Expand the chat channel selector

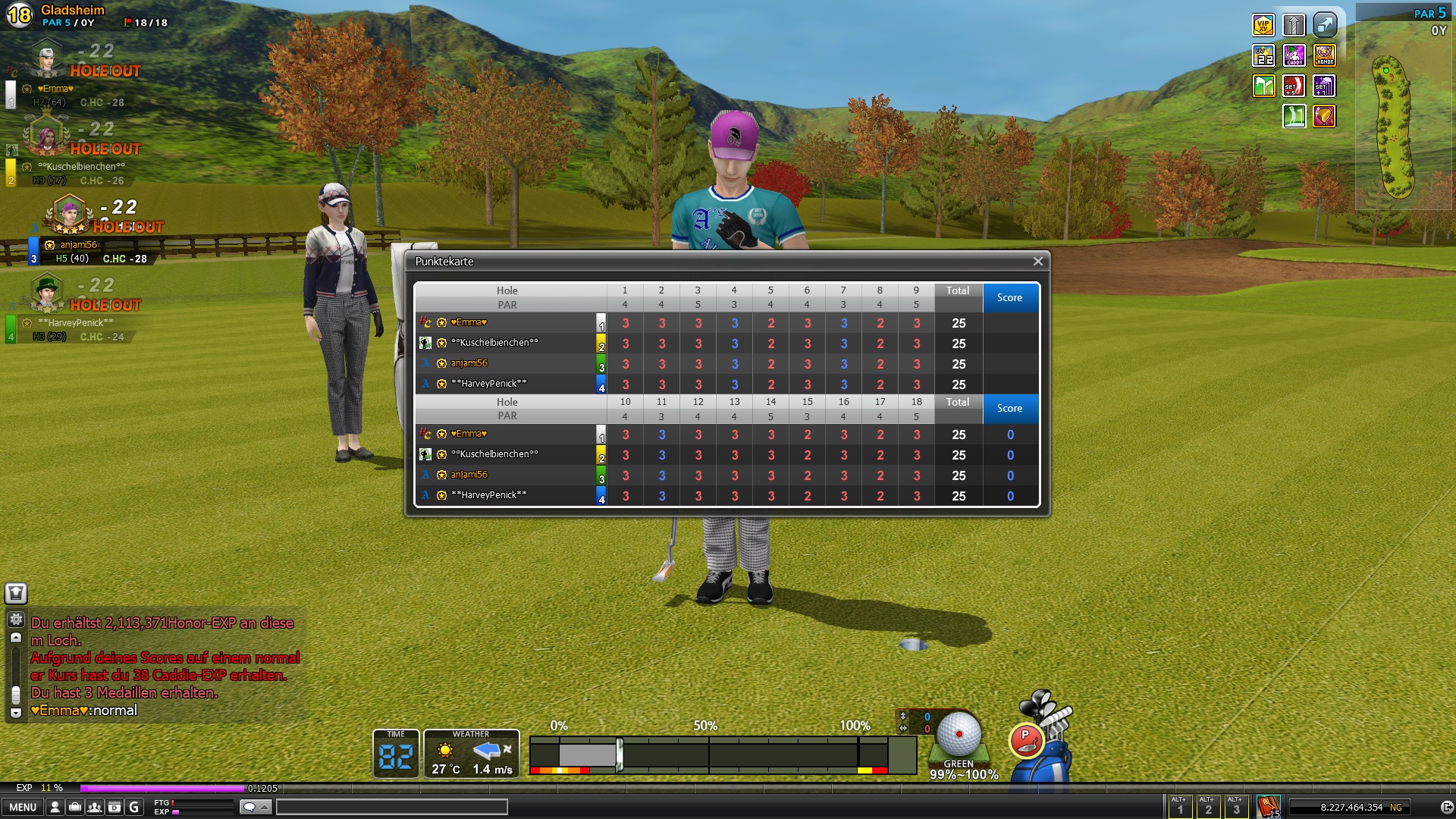tap(256, 808)
